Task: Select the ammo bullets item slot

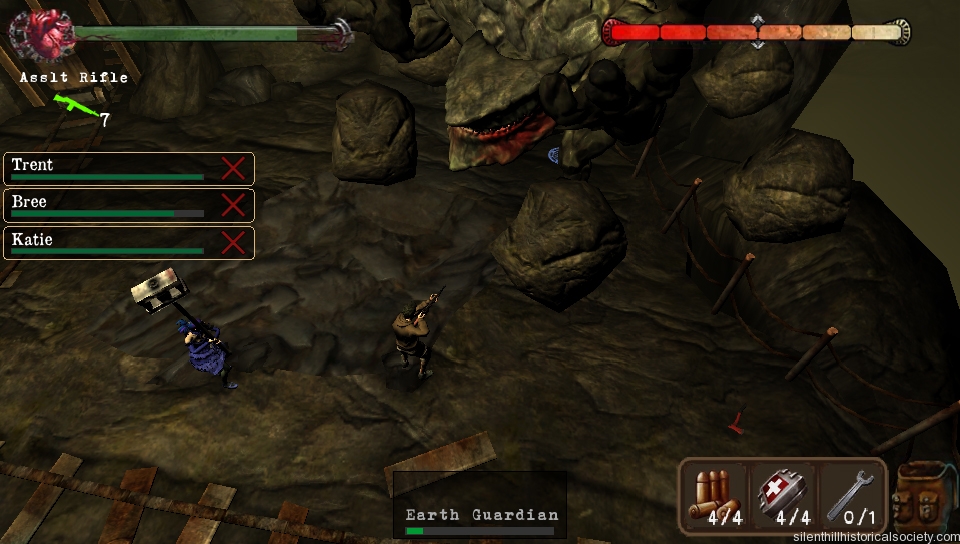Action: point(716,497)
